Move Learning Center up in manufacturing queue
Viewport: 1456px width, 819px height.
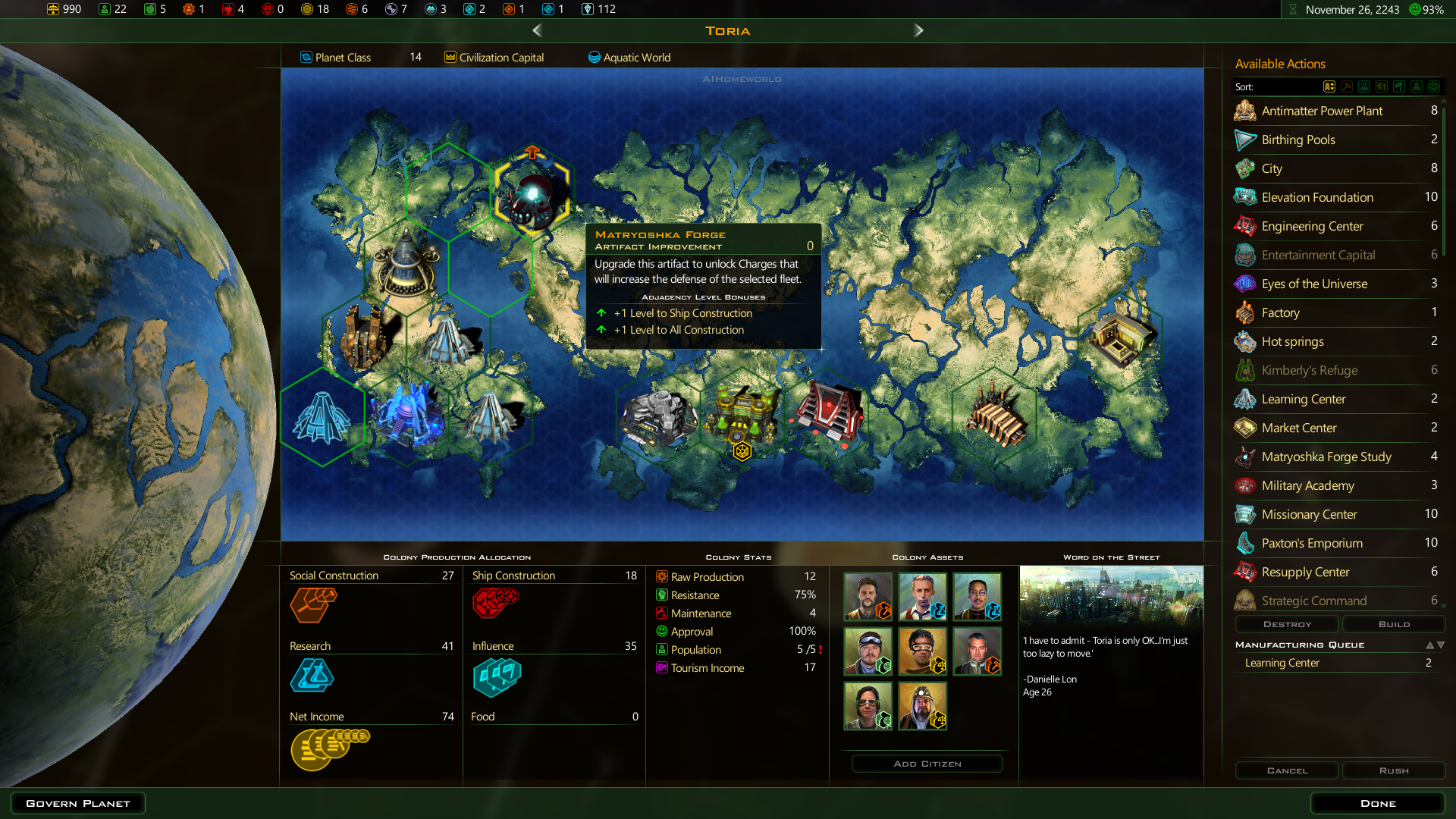click(1432, 645)
